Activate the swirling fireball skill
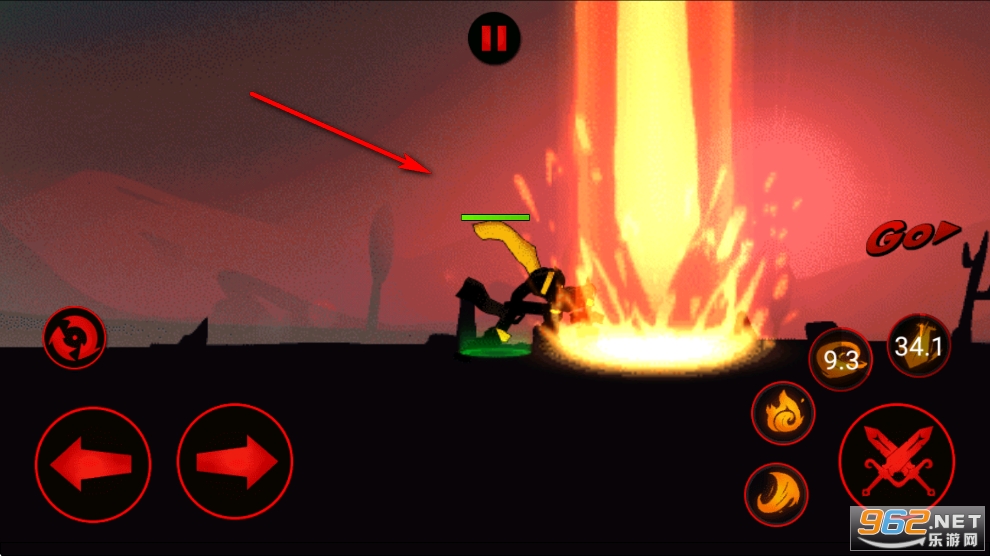The image size is (990, 556). (x=783, y=413)
